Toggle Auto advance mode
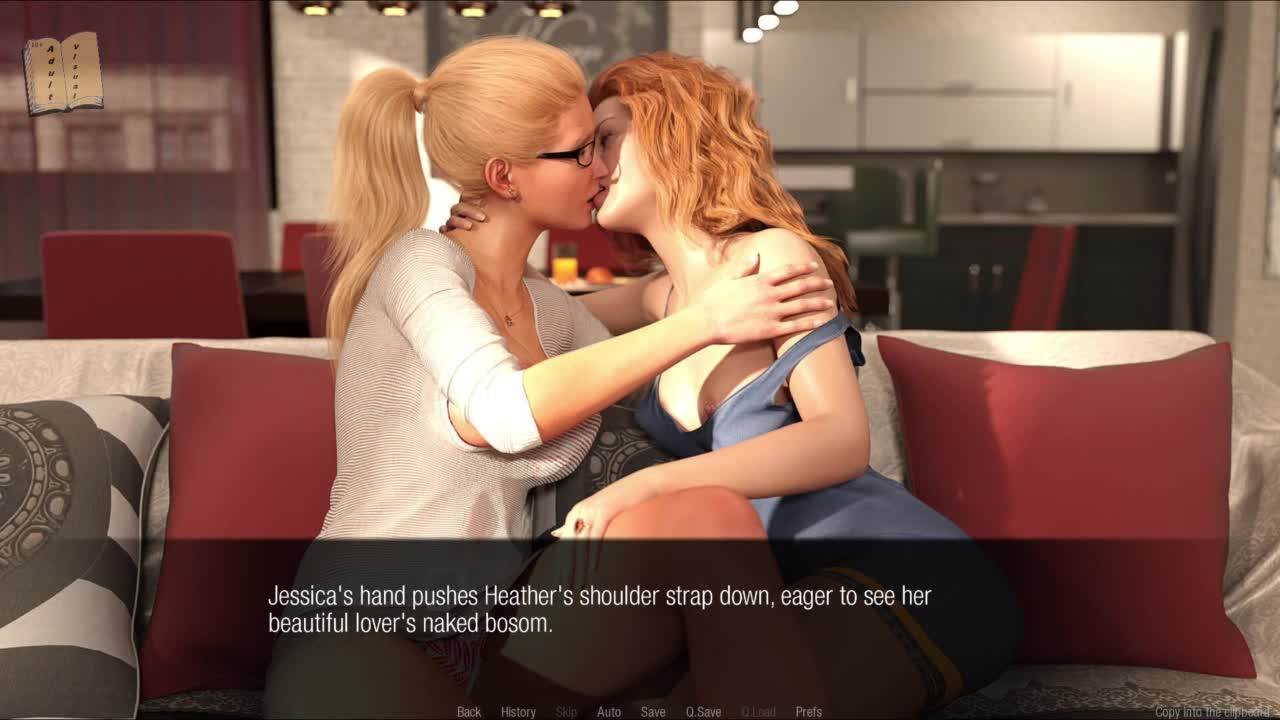This screenshot has width=1280, height=720. [609, 712]
